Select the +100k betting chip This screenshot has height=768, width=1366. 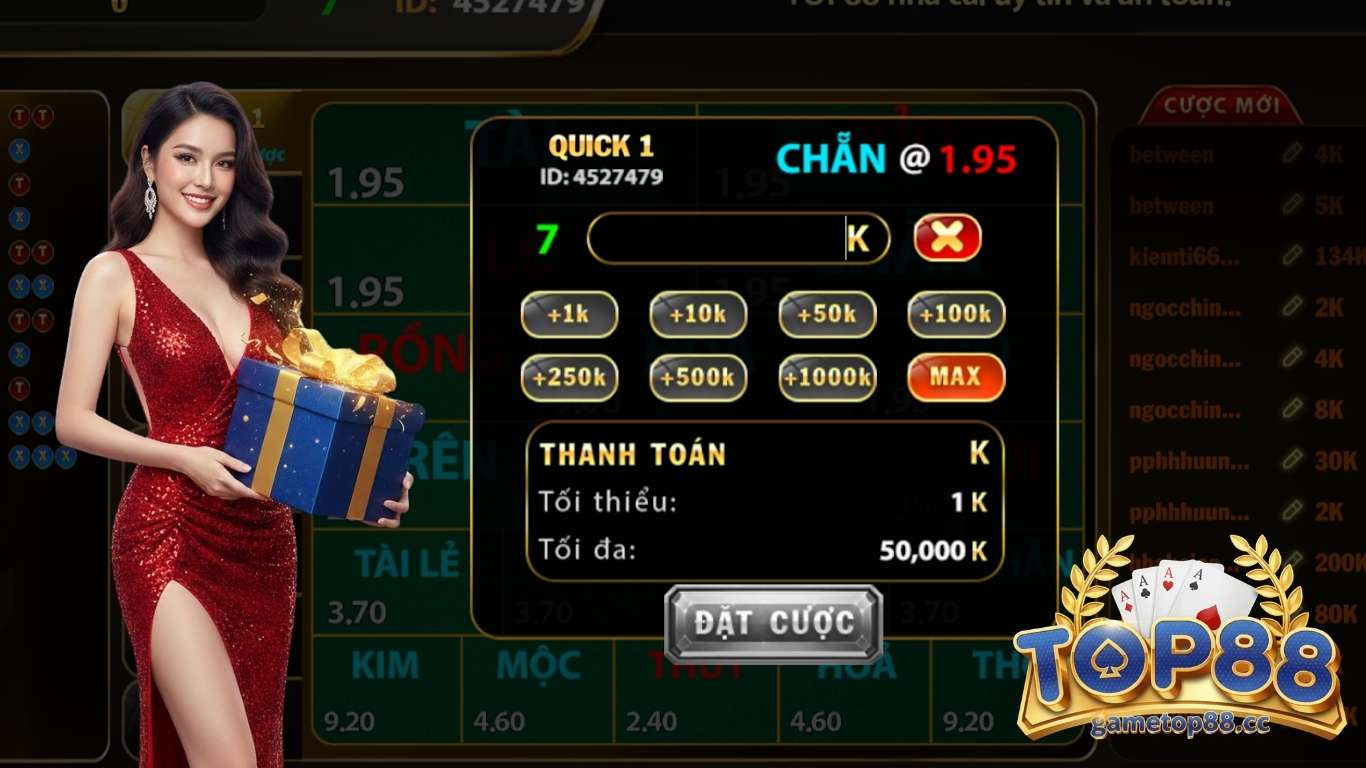(955, 314)
